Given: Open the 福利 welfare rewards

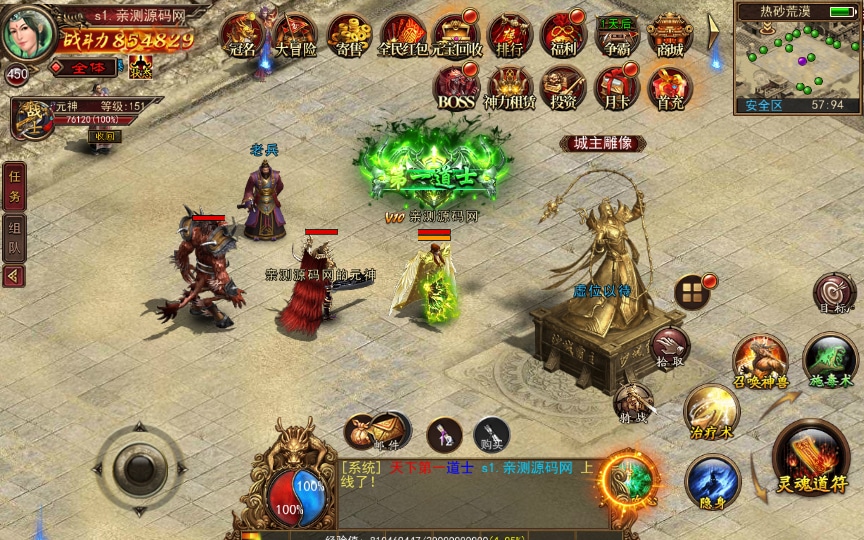Looking at the screenshot, I should coord(561,35).
